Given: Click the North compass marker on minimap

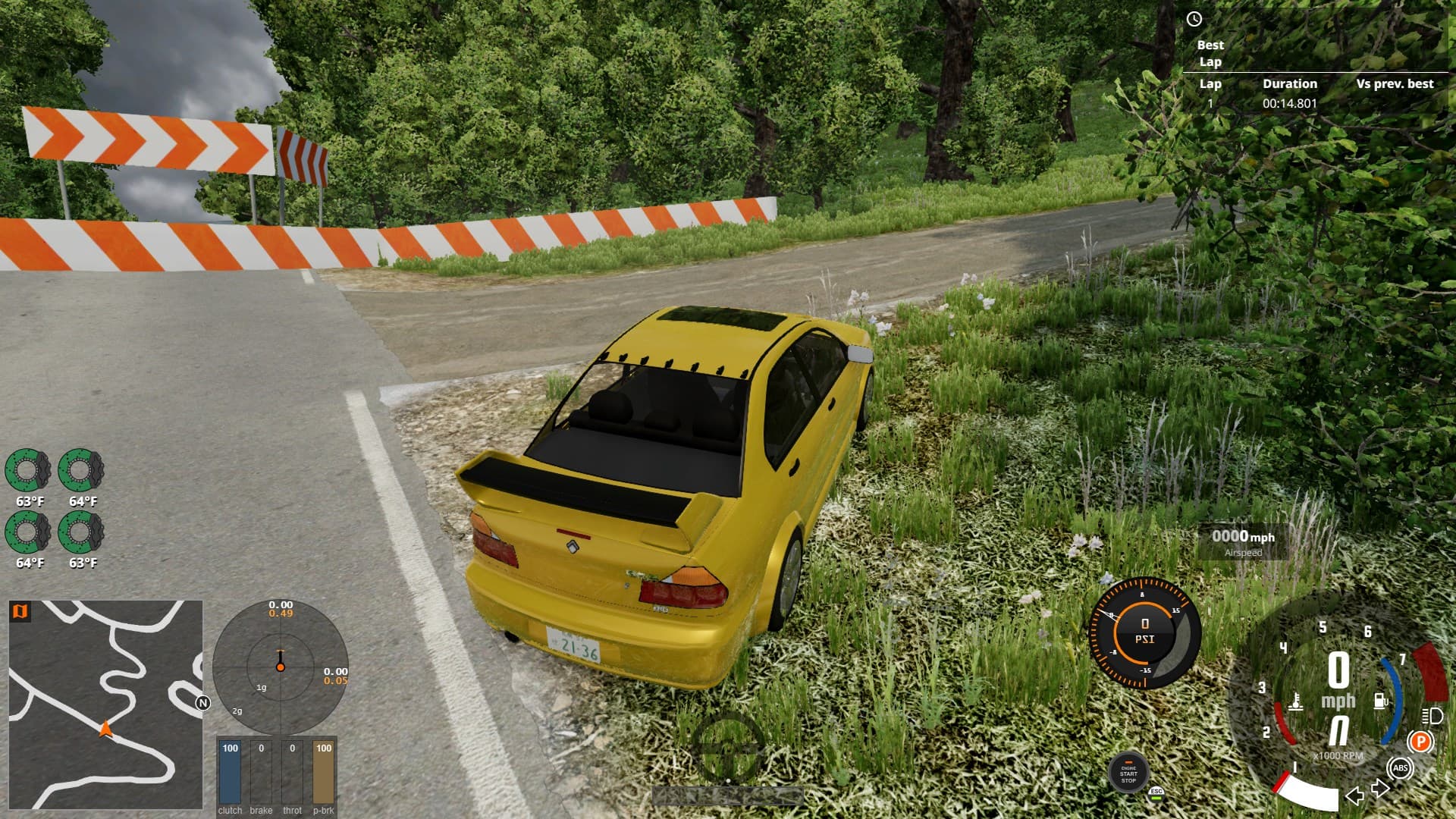Looking at the screenshot, I should [x=202, y=703].
